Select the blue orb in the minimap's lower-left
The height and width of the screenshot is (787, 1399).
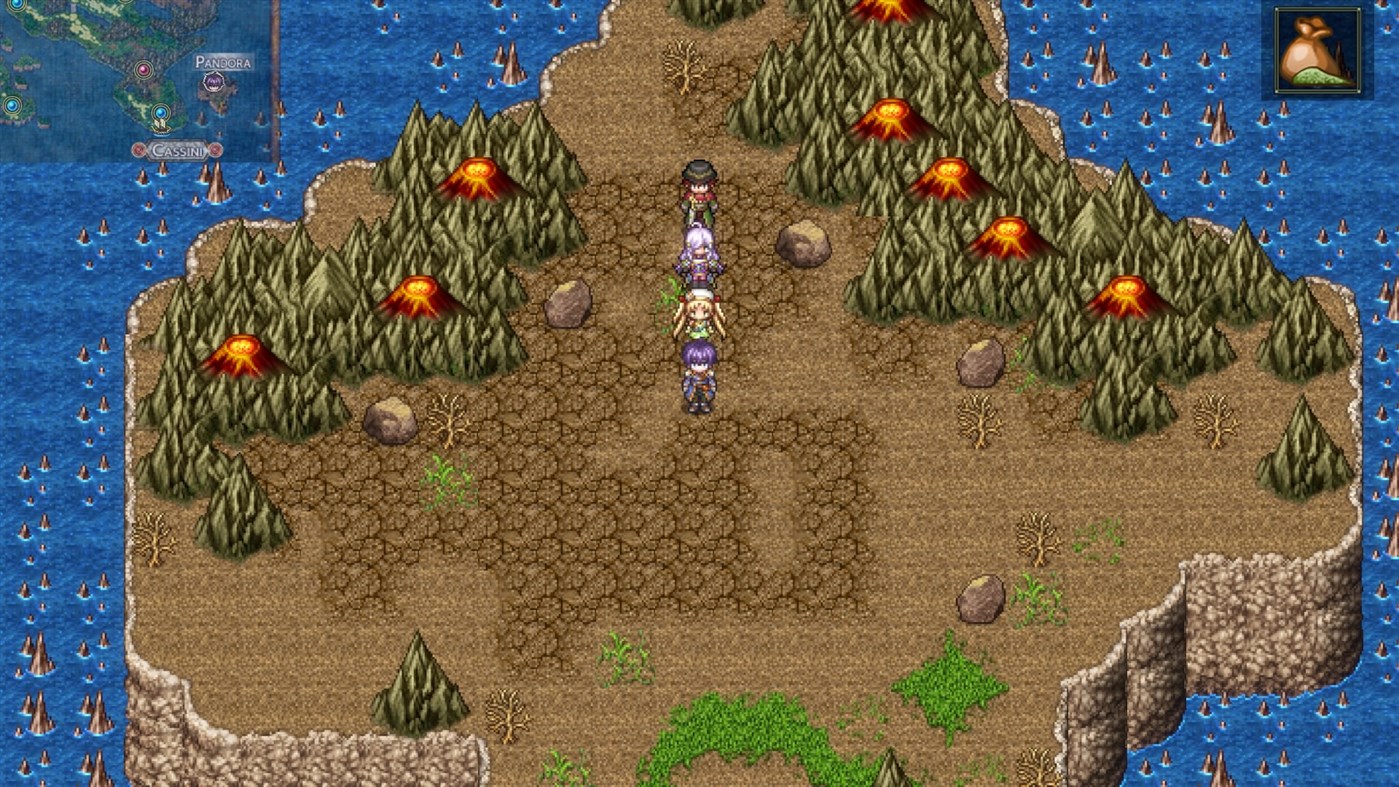11,106
